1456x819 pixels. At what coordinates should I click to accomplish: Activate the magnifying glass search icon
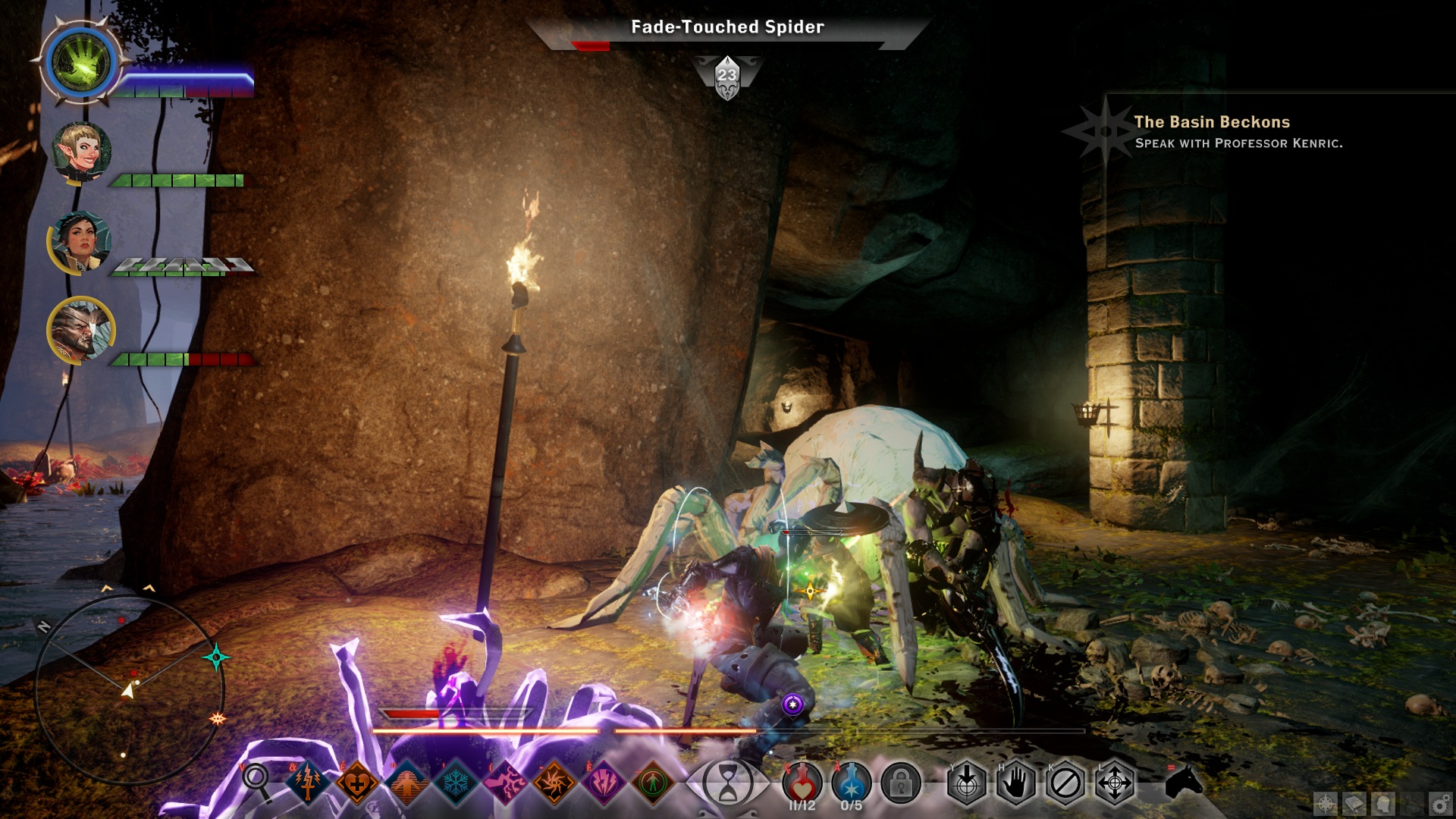tap(256, 780)
